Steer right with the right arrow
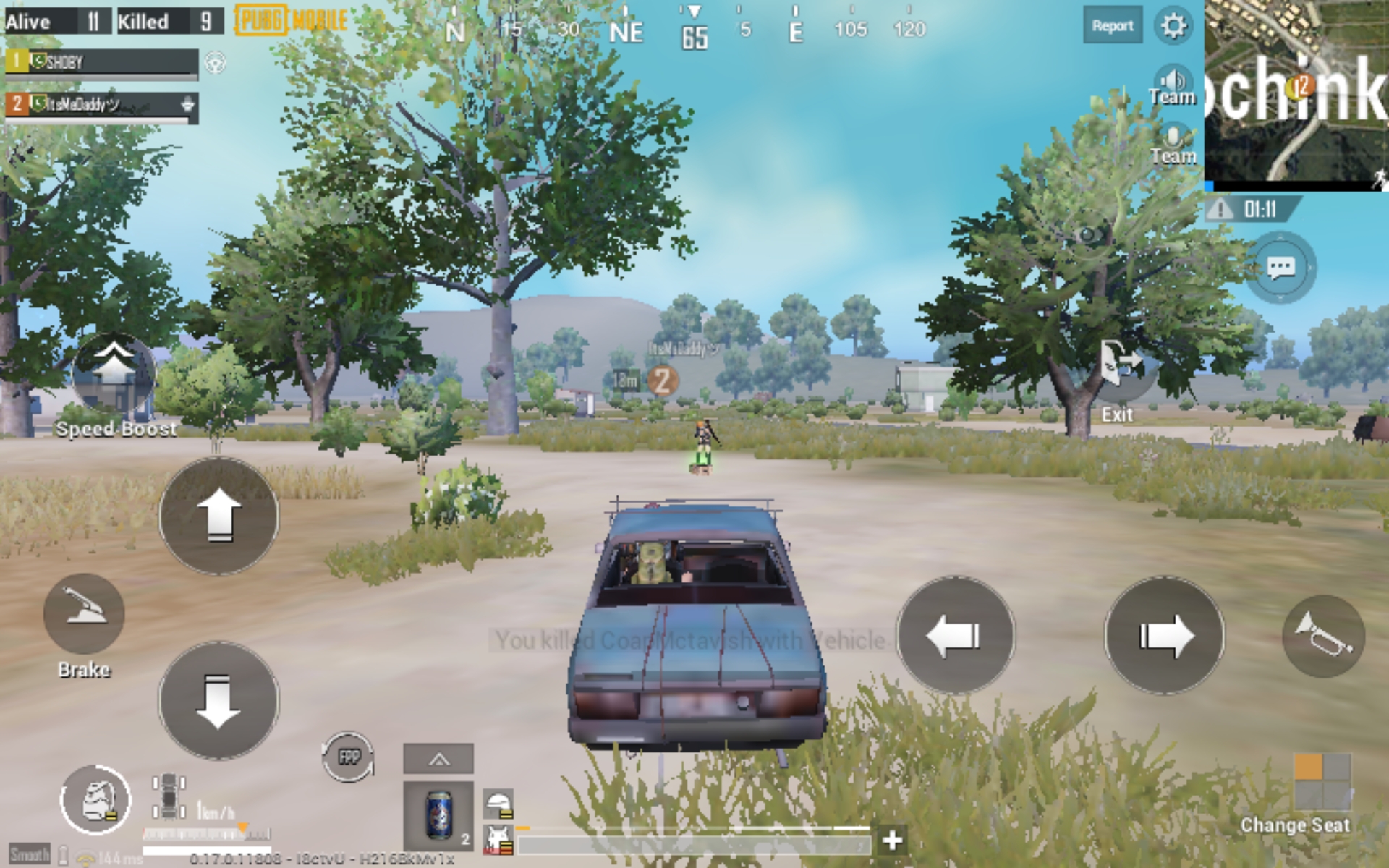The width and height of the screenshot is (1389, 868). 1164,635
